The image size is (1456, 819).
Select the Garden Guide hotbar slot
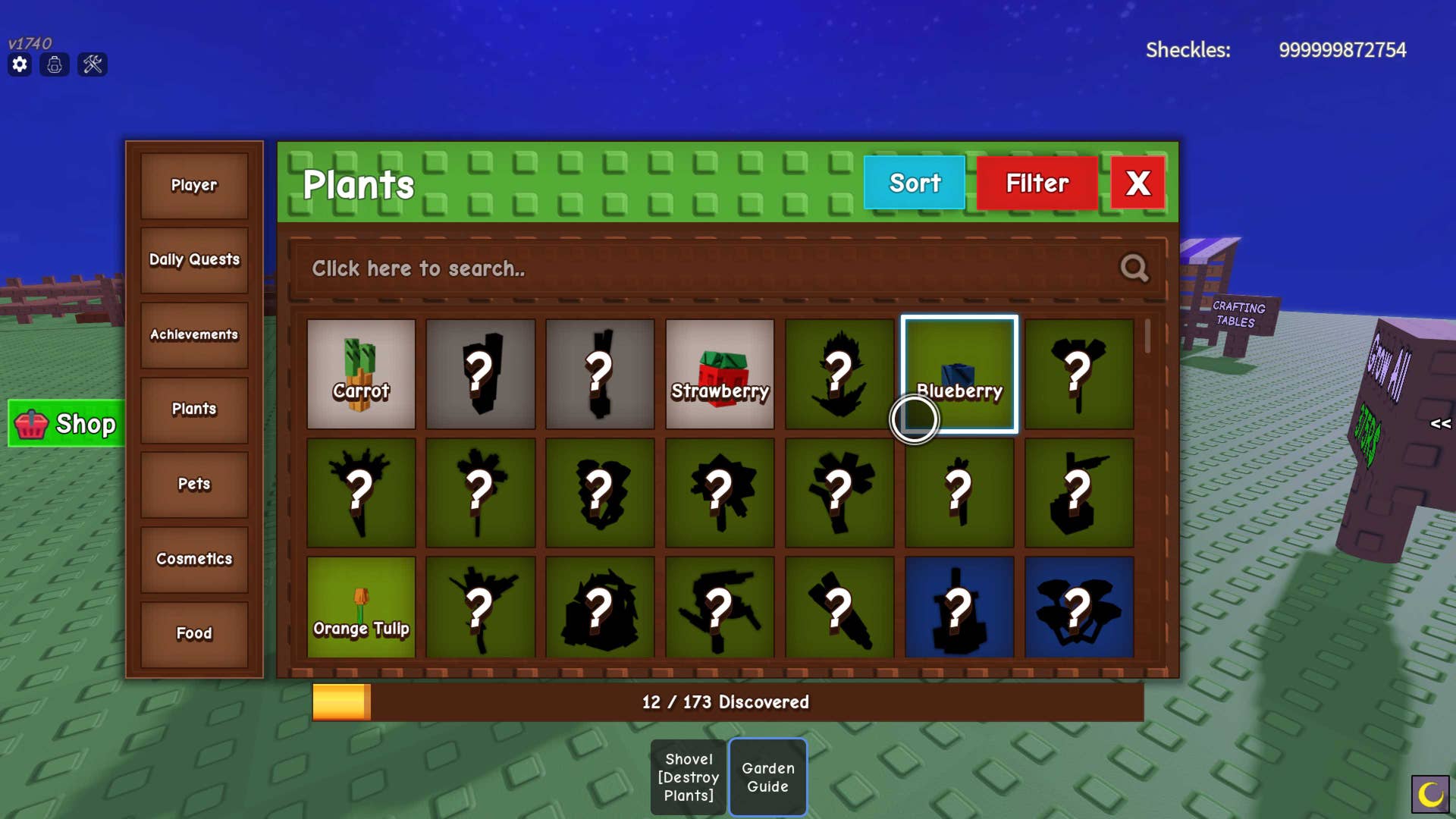pyautogui.click(x=767, y=777)
